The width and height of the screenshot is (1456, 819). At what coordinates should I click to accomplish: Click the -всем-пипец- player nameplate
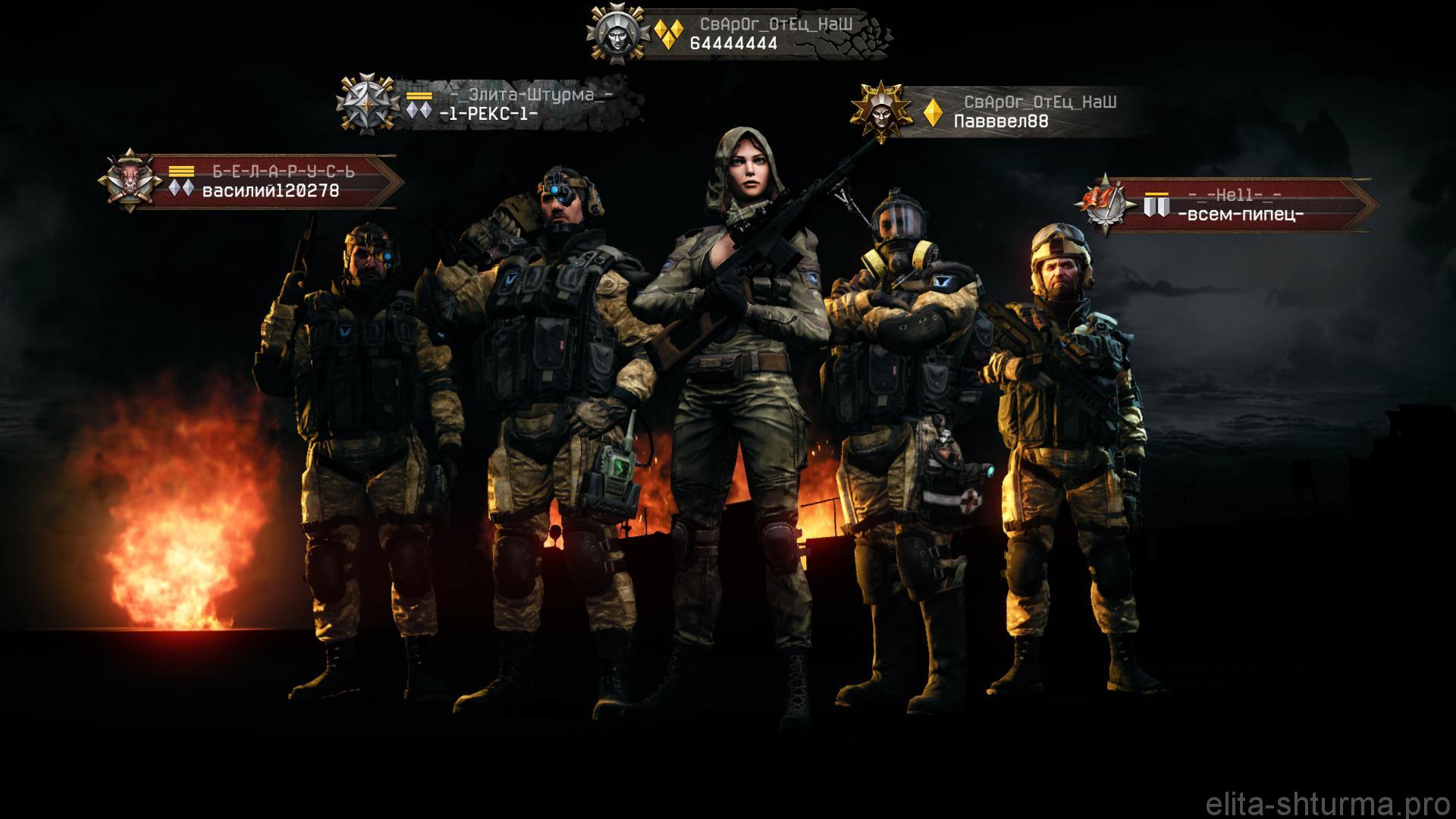(1241, 215)
